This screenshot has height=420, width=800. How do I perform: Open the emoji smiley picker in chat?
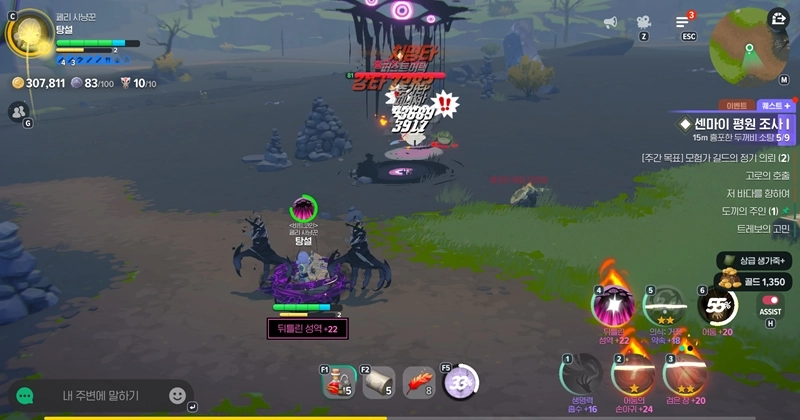pos(177,395)
